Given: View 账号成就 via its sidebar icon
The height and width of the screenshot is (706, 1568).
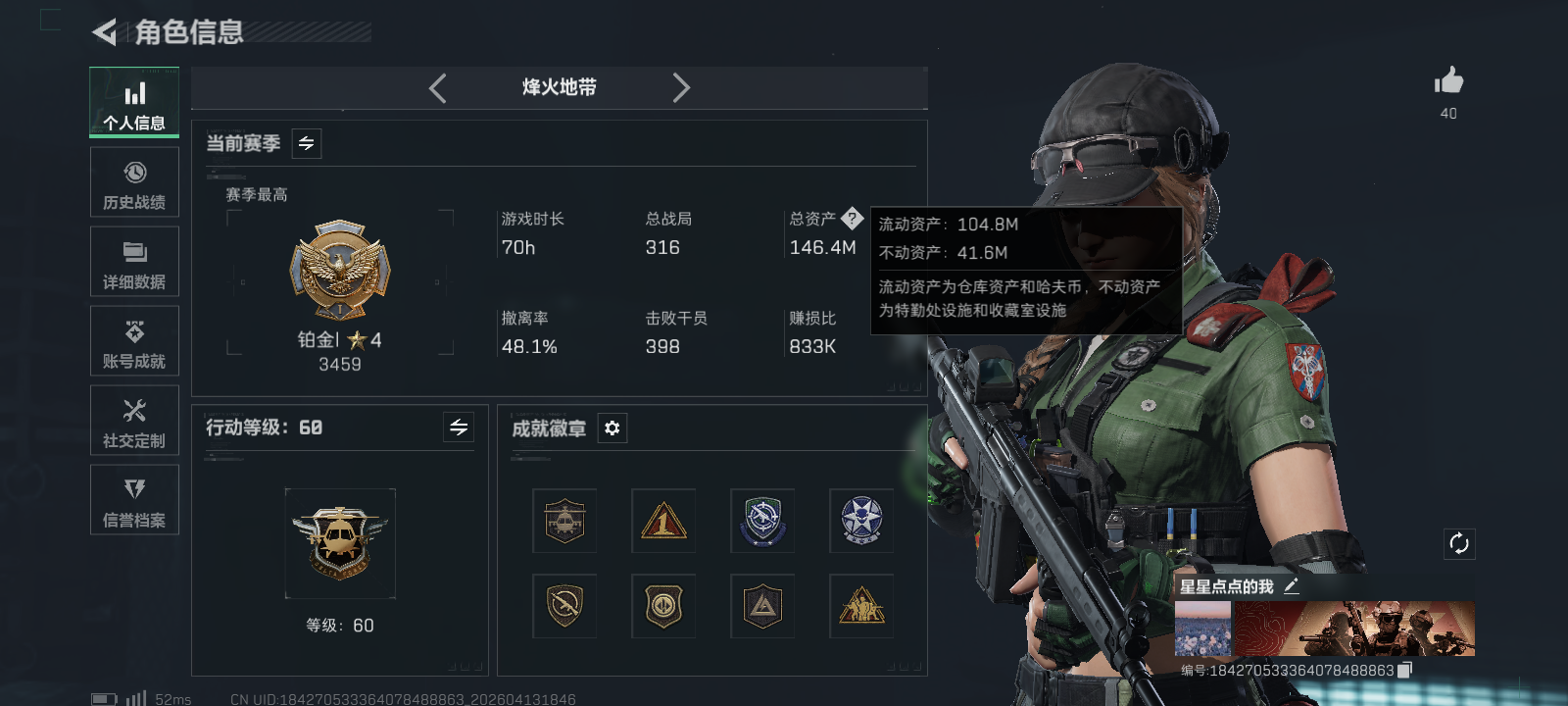Looking at the screenshot, I should [134, 341].
